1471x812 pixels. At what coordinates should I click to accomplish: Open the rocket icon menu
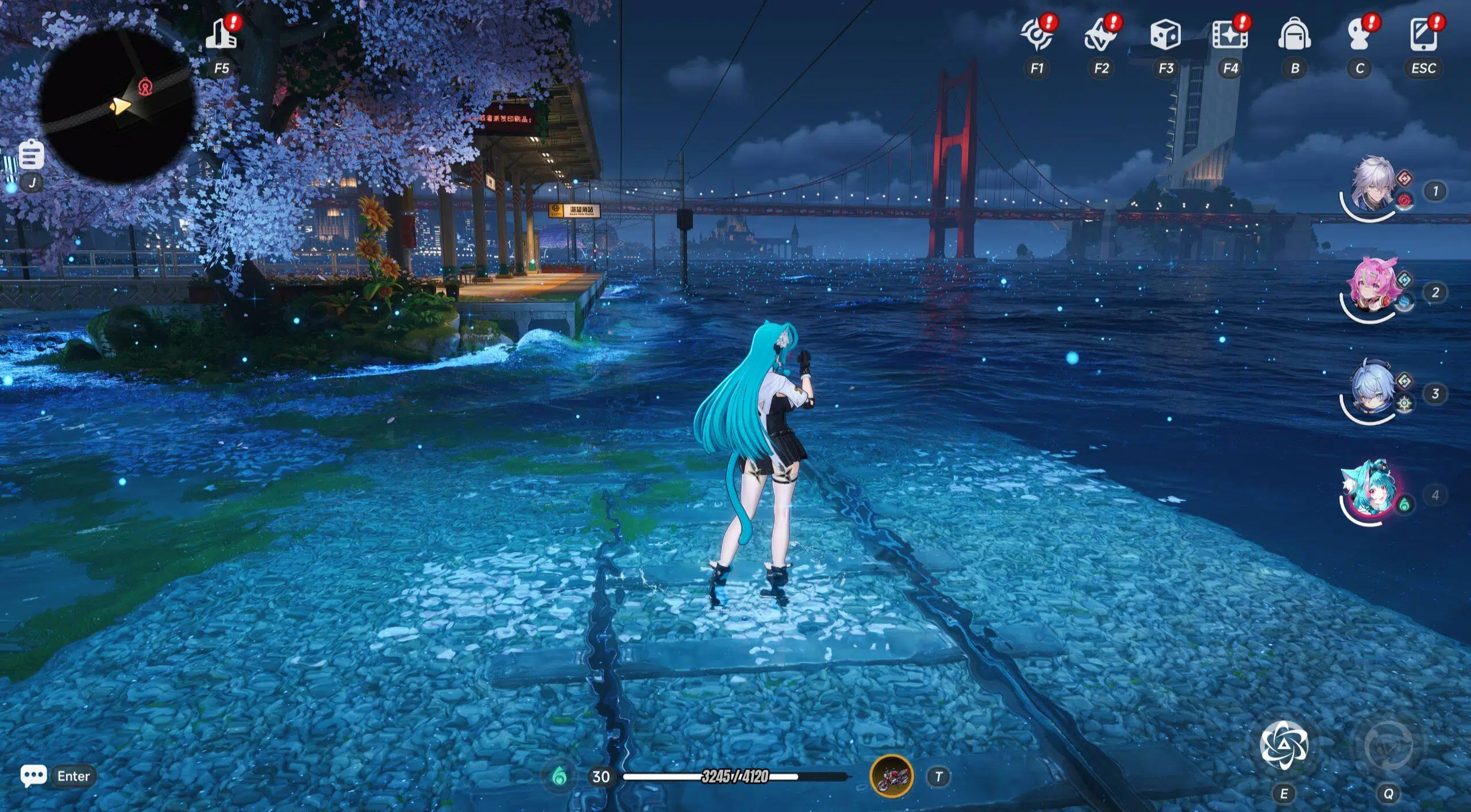coord(1101,34)
